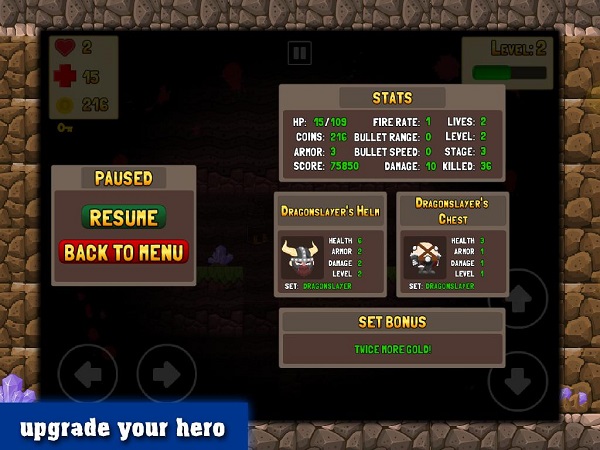Go back to menu
This screenshot has width=600, height=450.
click(x=124, y=252)
